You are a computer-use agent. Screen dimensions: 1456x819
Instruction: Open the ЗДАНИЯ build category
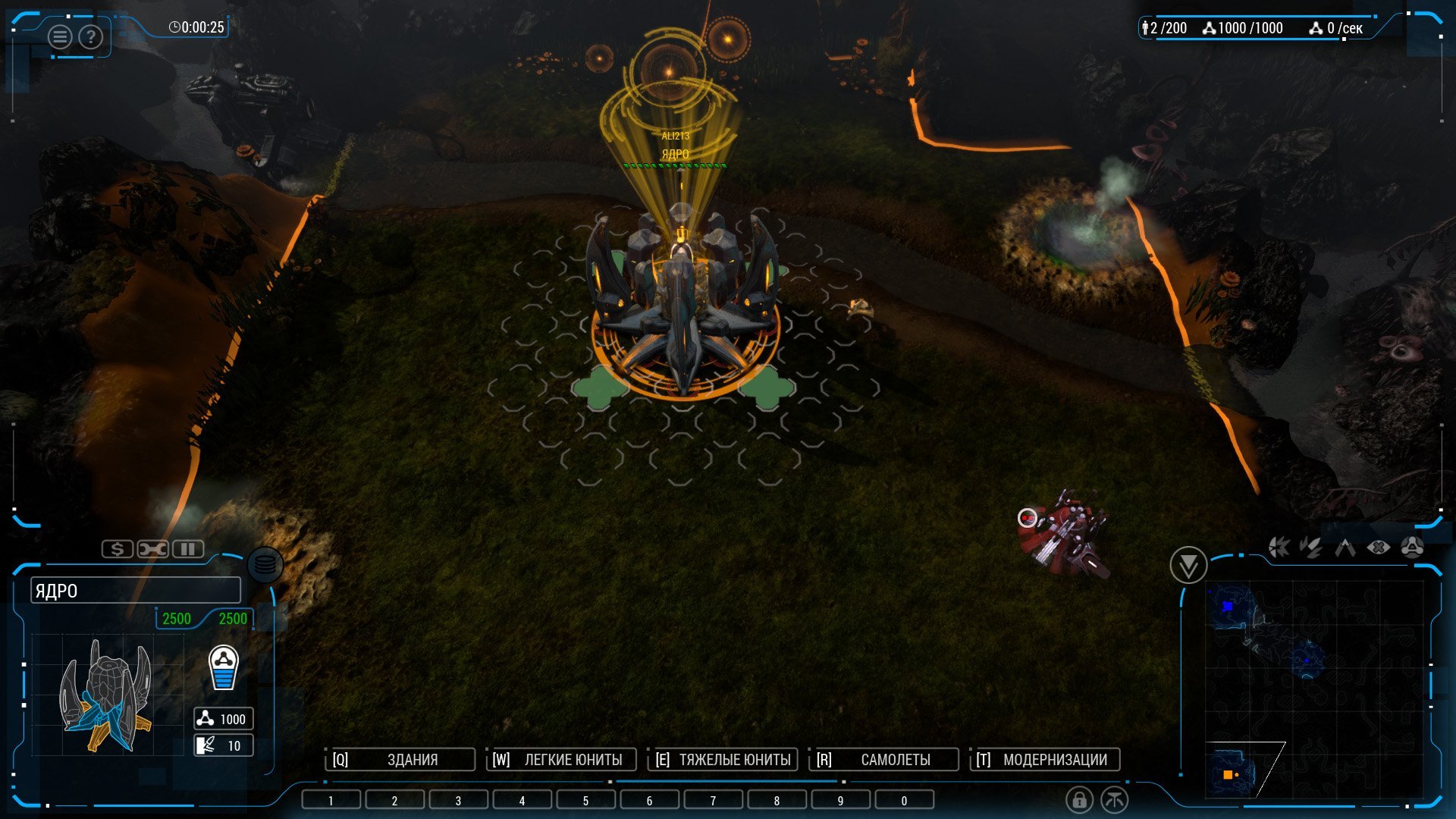pyautogui.click(x=402, y=759)
